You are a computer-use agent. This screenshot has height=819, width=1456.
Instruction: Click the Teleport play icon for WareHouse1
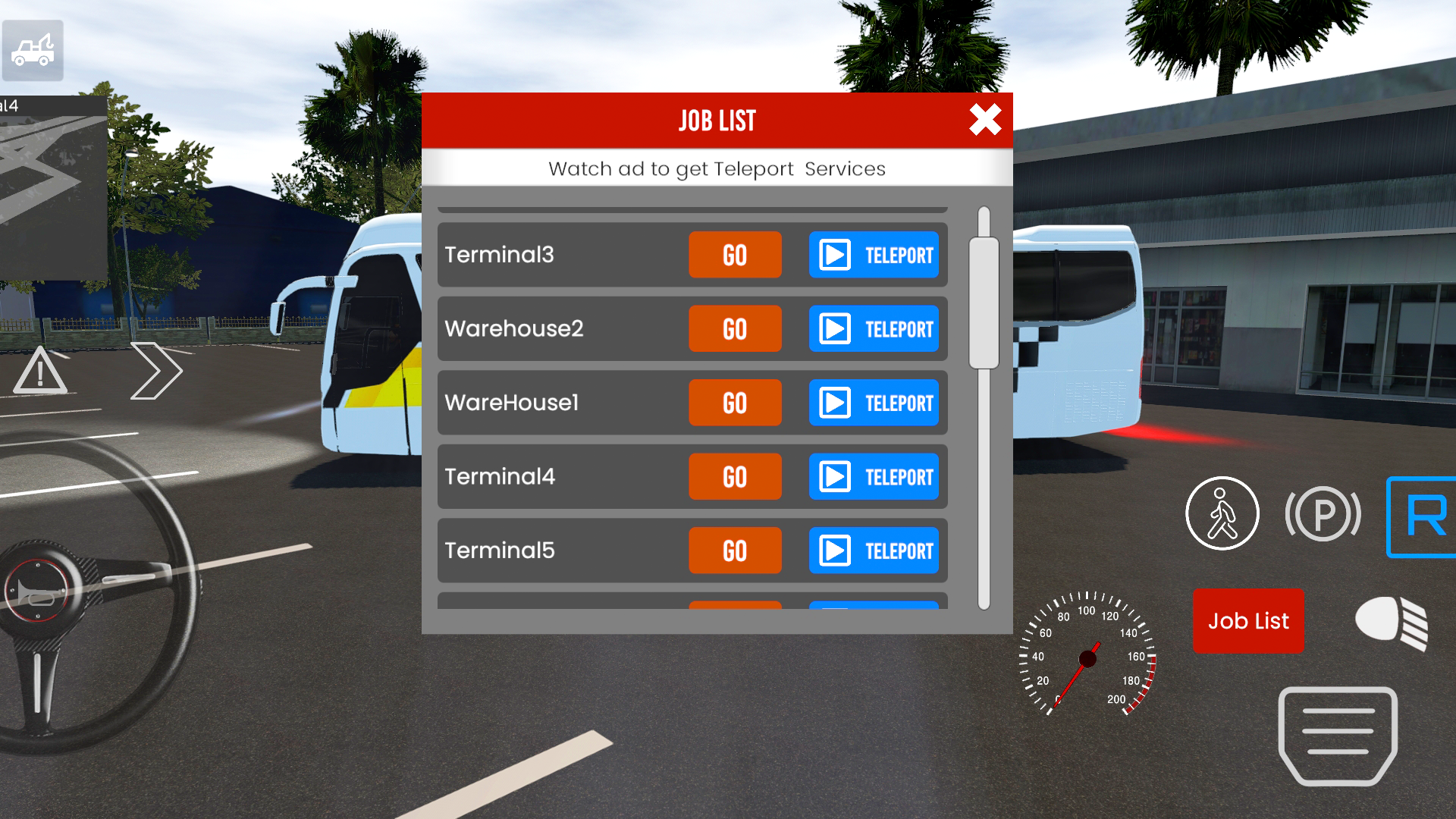[835, 403]
